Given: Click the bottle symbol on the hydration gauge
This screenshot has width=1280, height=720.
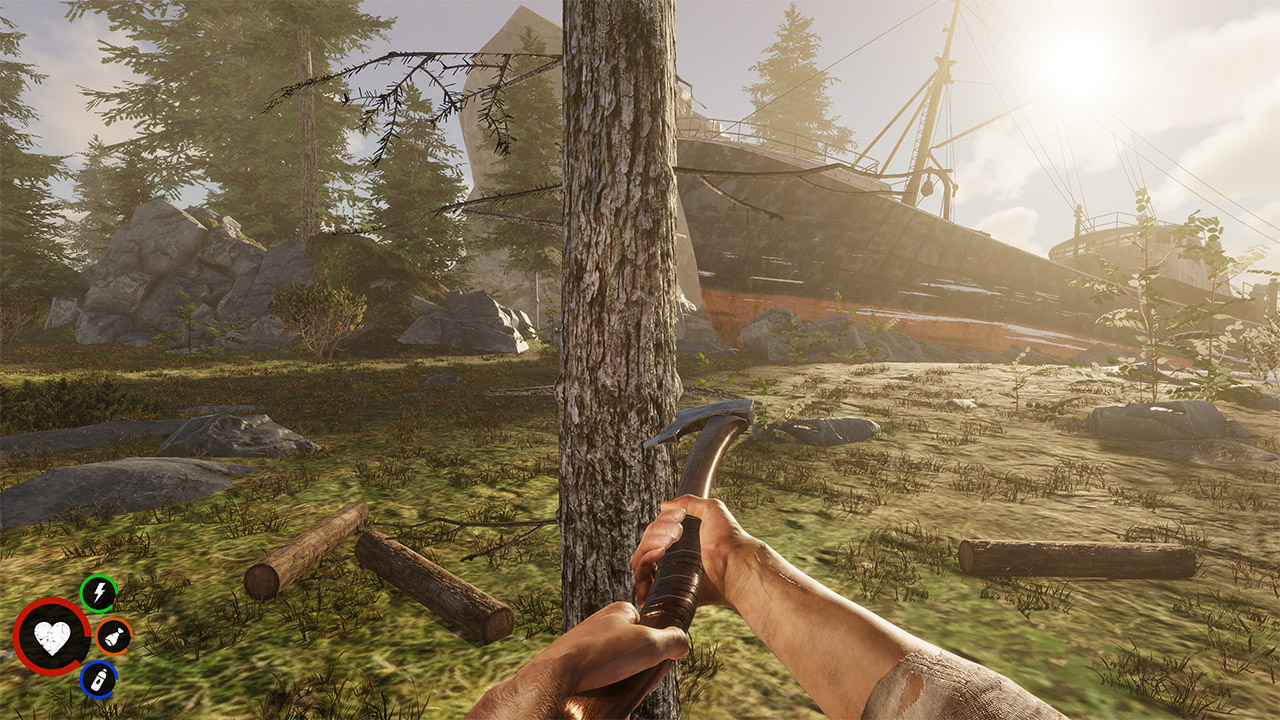Looking at the screenshot, I should click(x=97, y=679).
